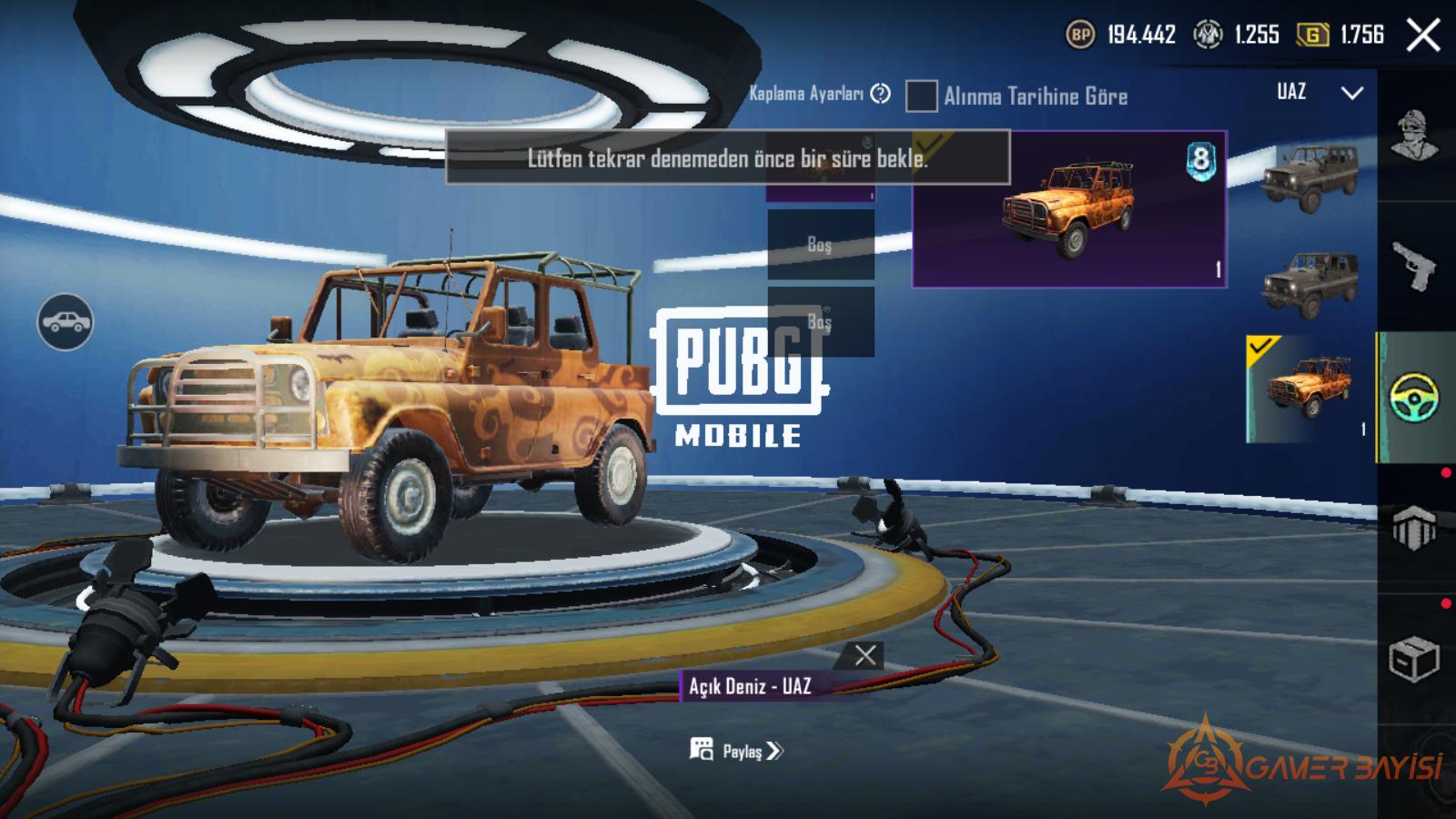Screen dimensions: 1456x819
Task: Open the UAZ vehicle dropdown
Action: coord(1351,93)
